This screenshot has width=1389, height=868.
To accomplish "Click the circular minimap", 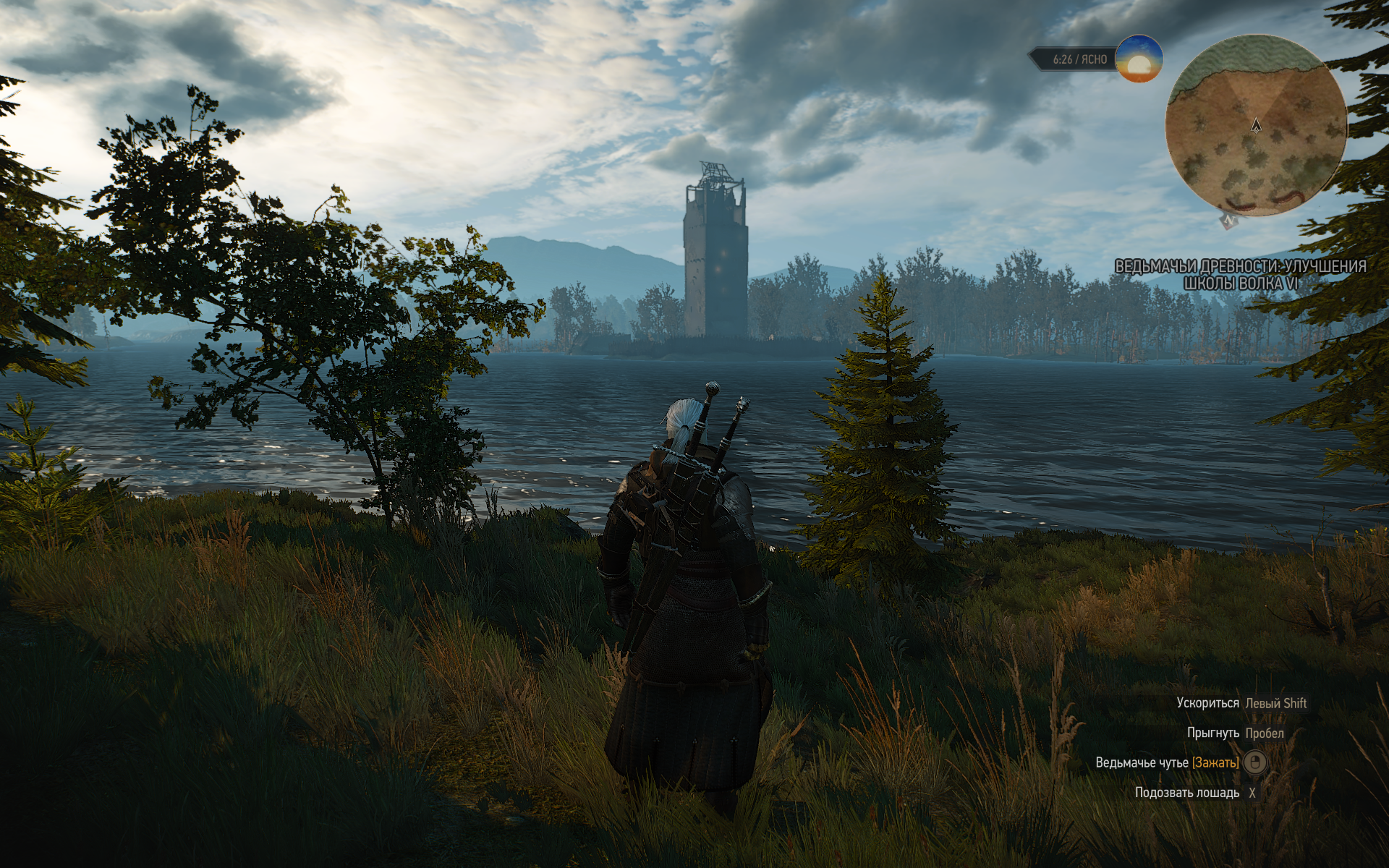I will coord(1255,126).
